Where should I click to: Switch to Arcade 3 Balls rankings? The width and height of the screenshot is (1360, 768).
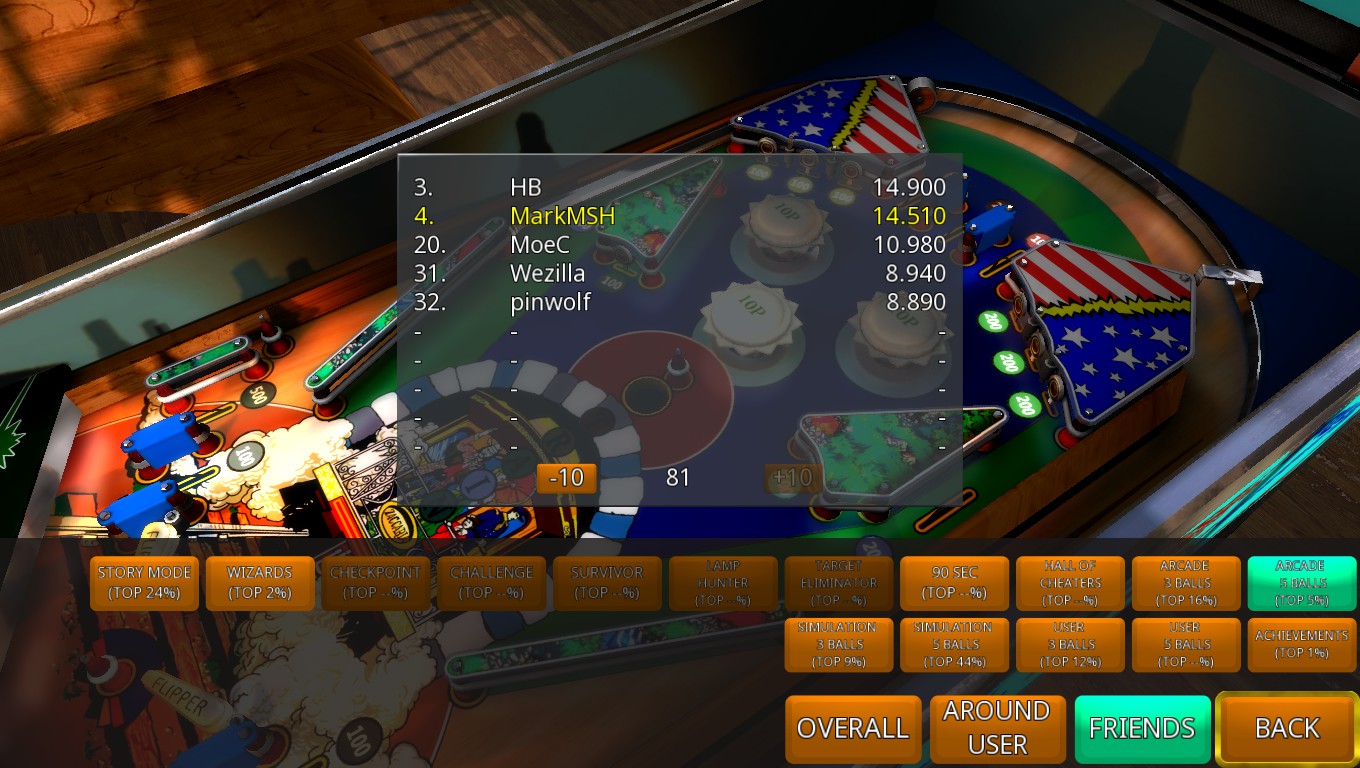[x=1186, y=583]
